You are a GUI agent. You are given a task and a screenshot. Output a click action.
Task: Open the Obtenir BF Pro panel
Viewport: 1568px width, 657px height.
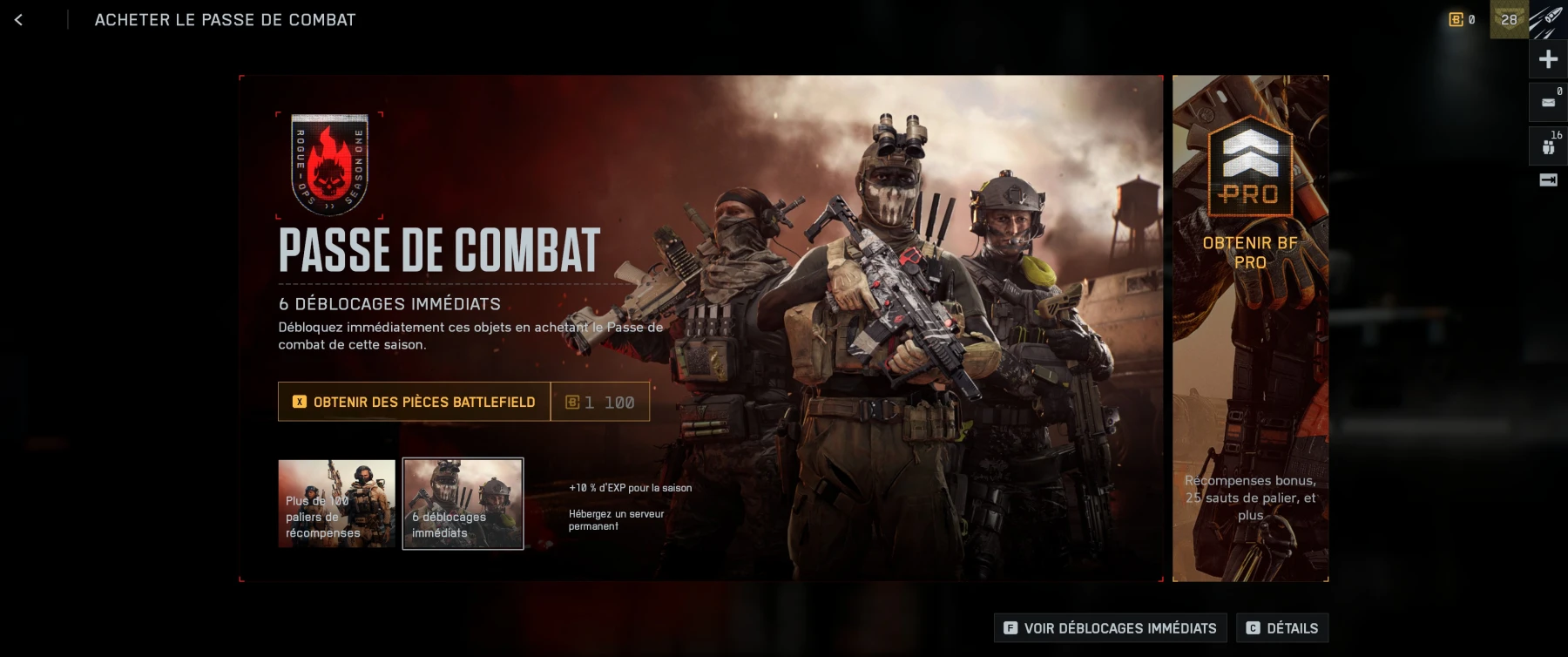(1250, 328)
